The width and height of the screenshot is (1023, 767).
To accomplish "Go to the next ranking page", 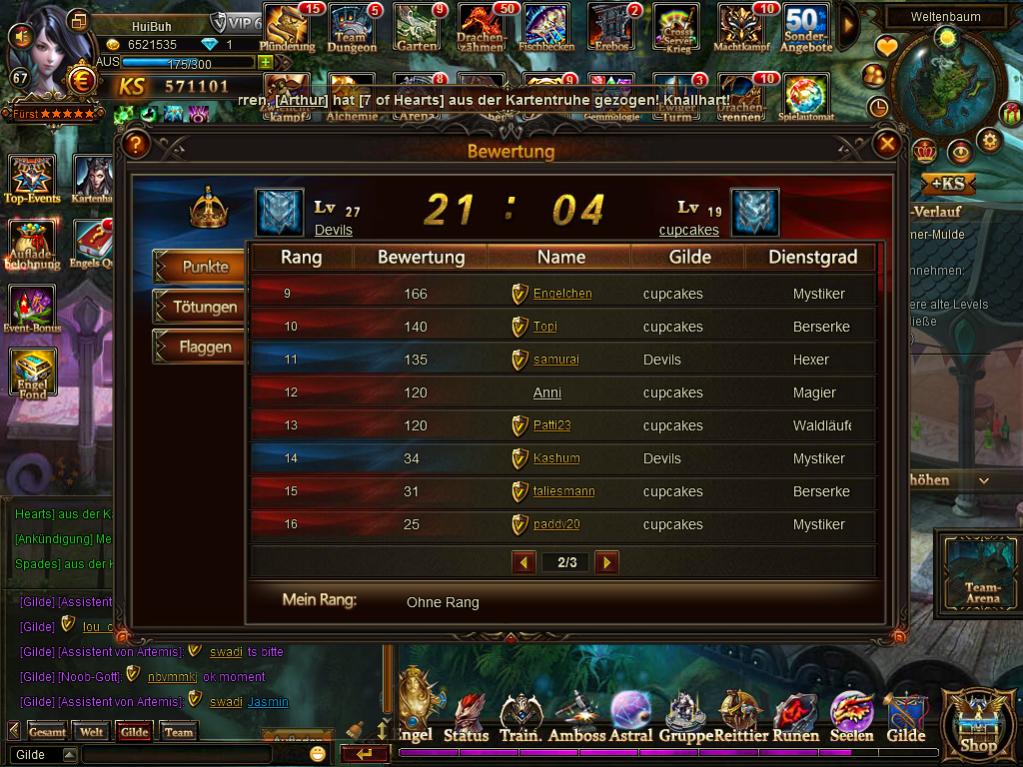I will [606, 562].
